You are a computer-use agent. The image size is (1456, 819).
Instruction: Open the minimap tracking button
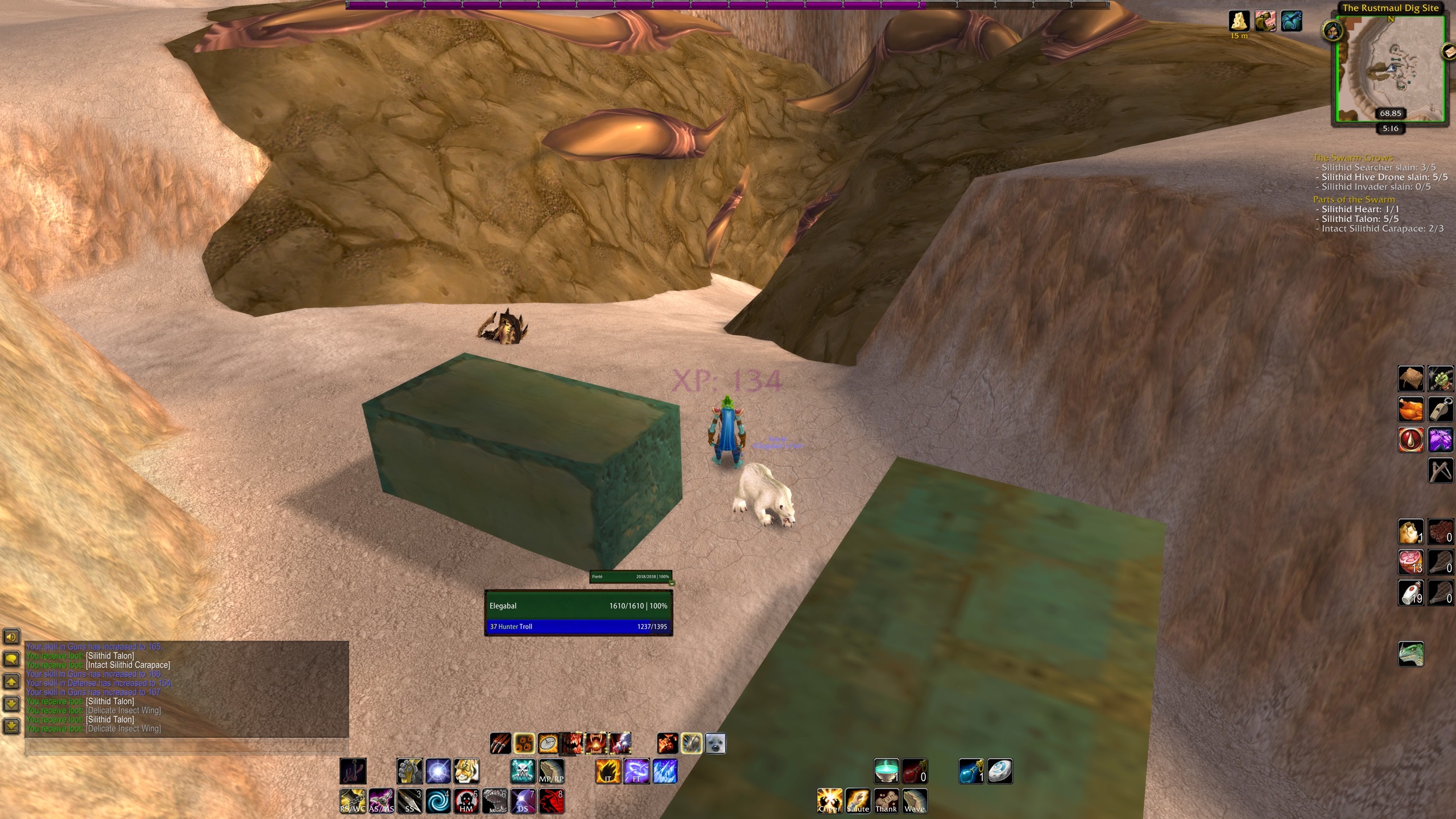[1332, 31]
